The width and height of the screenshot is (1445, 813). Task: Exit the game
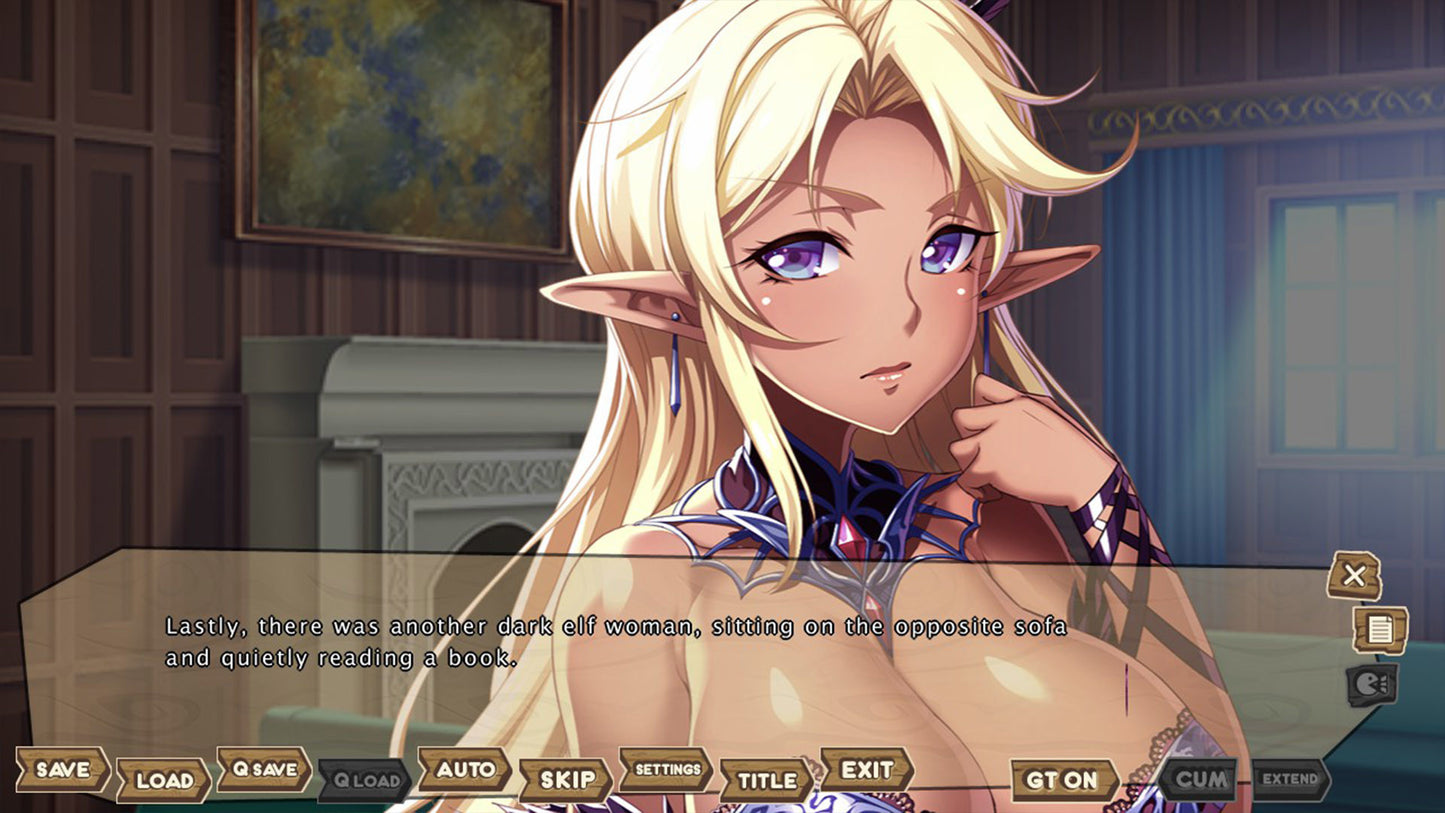click(867, 770)
